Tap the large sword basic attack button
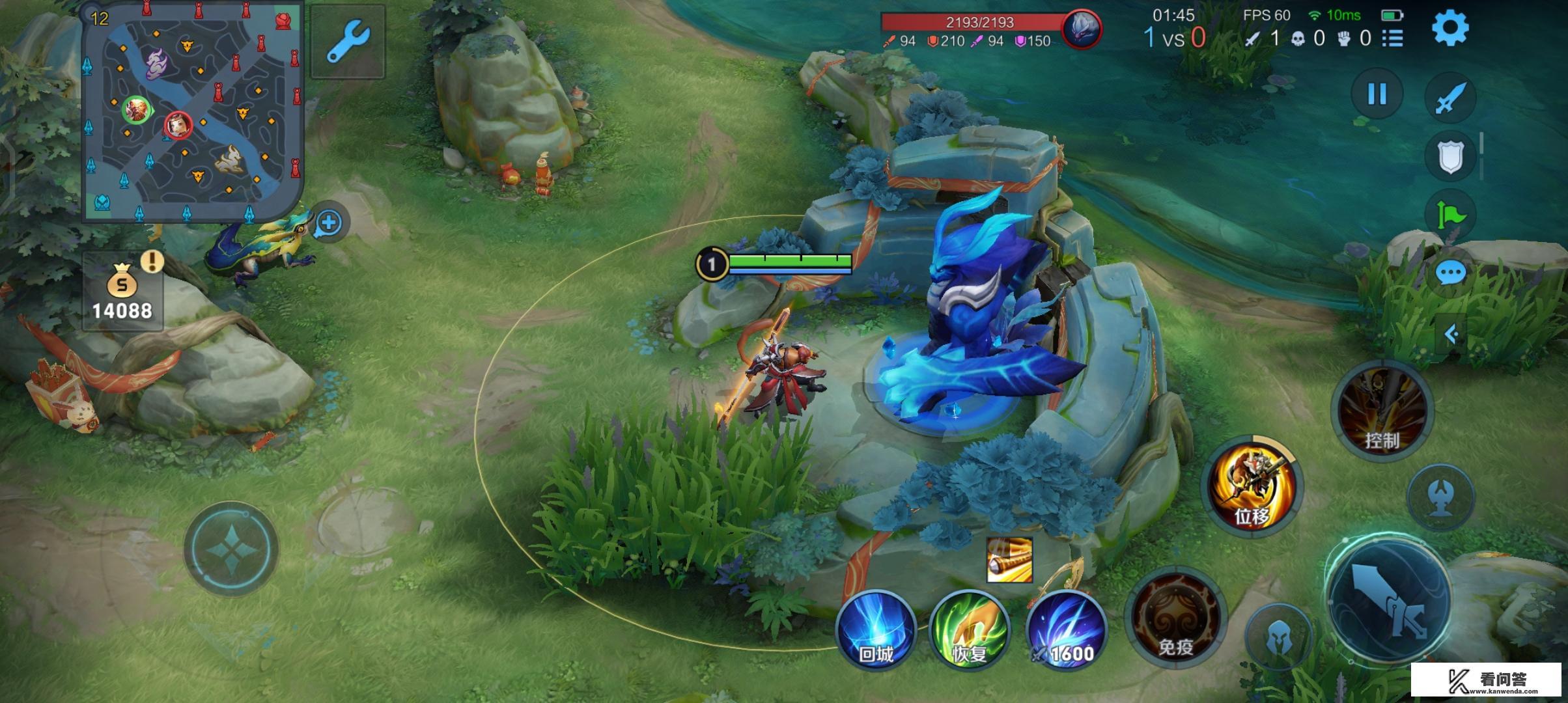 1389,599
